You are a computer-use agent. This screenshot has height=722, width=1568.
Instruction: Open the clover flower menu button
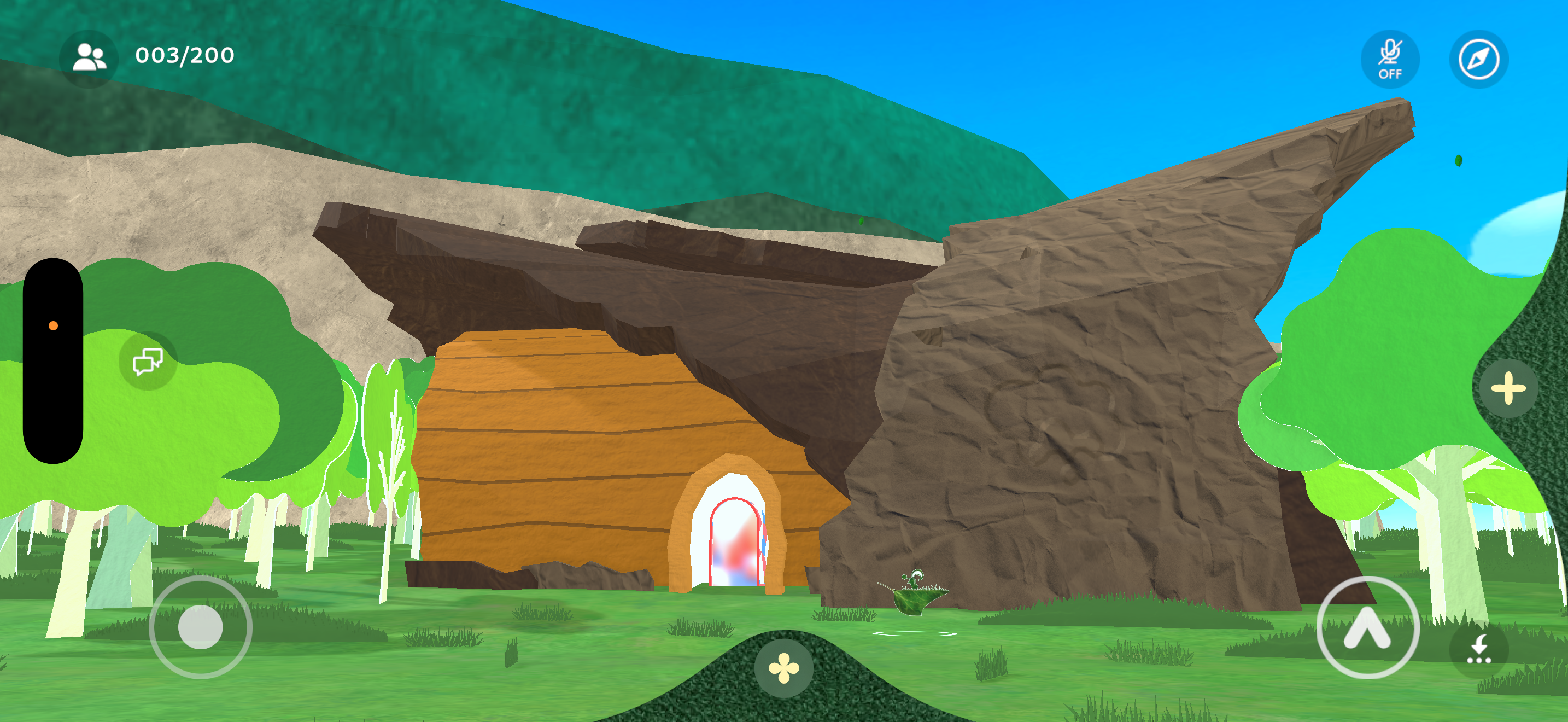tap(783, 668)
